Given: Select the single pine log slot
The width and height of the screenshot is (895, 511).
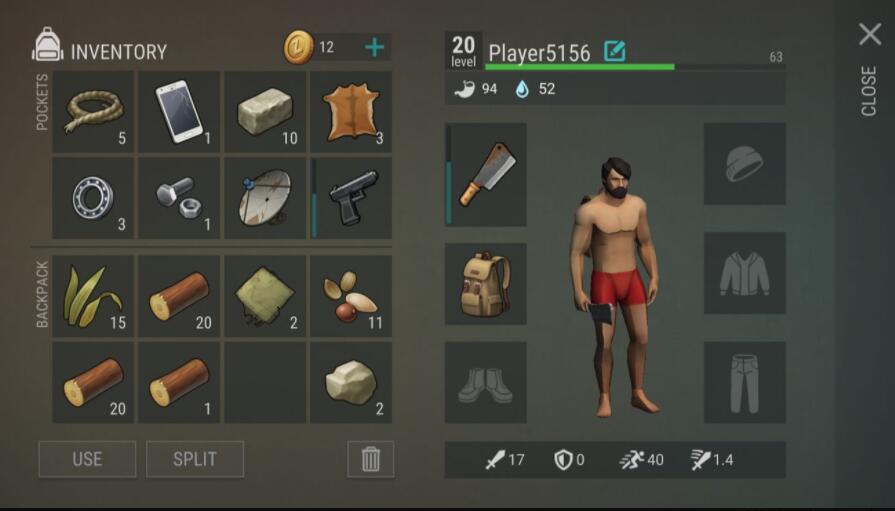Looking at the screenshot, I should click(179, 382).
